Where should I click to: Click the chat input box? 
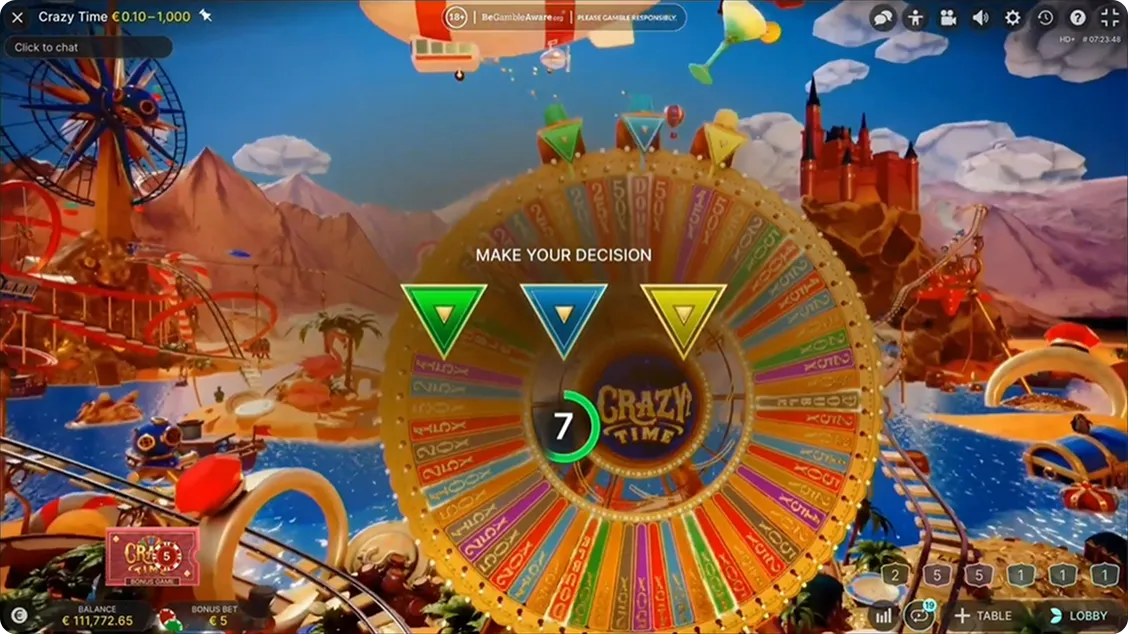coord(88,47)
